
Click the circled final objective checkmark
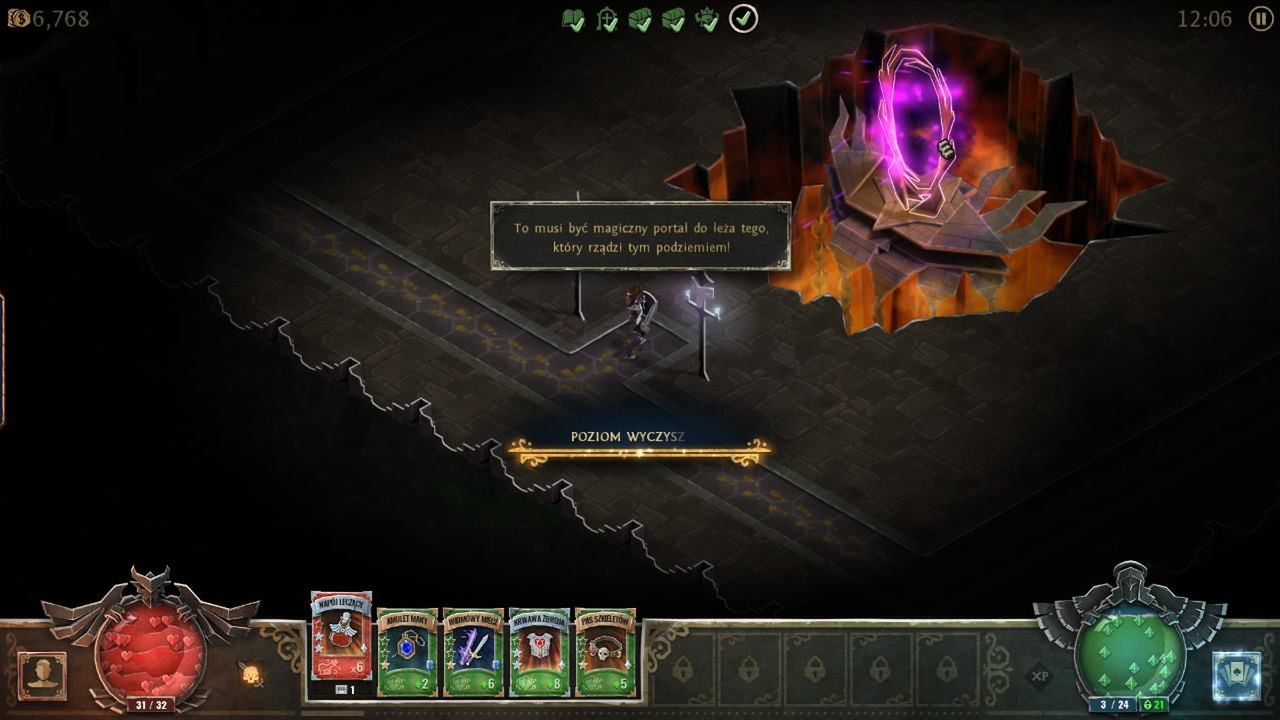click(740, 17)
